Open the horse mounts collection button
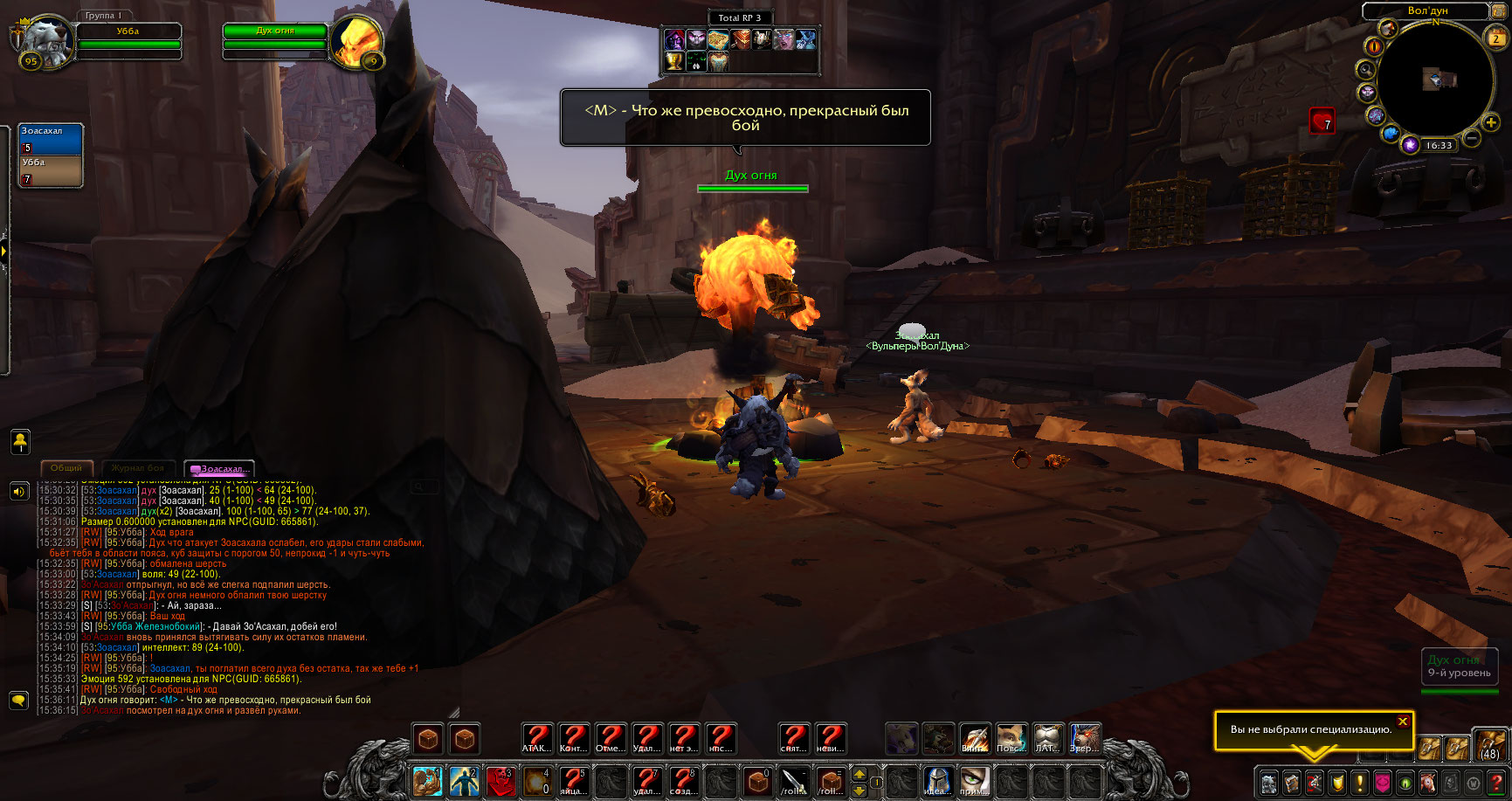The image size is (1512, 801). click(1427, 782)
